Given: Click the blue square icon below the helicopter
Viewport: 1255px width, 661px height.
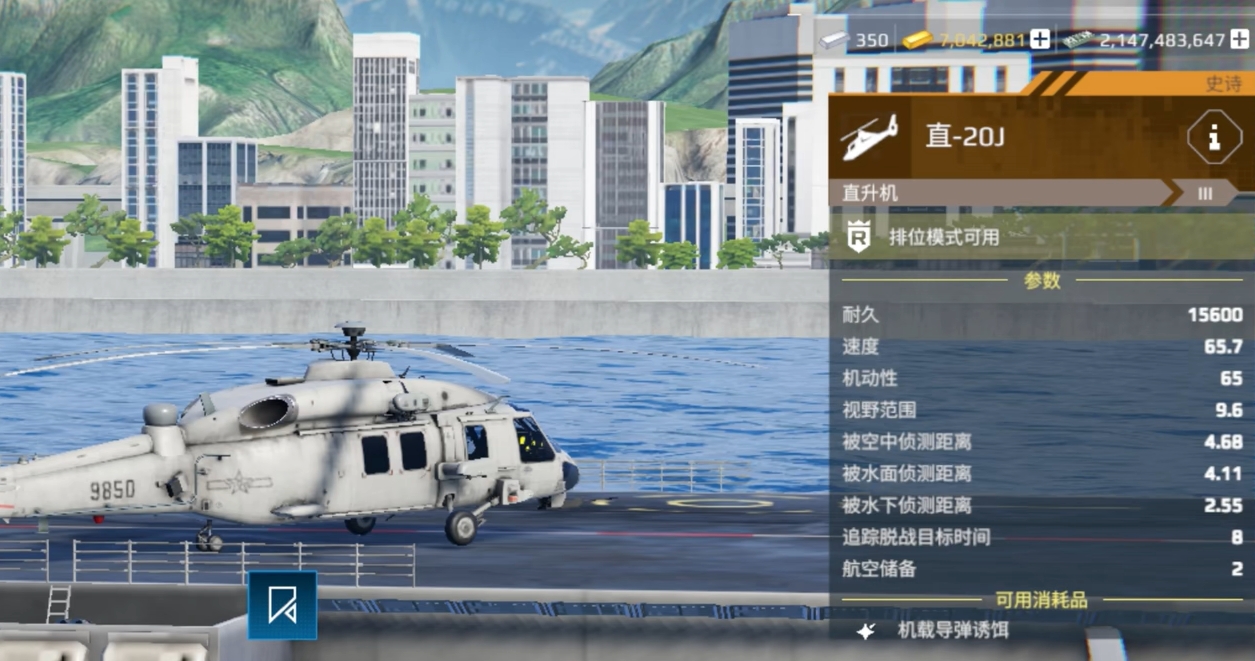Looking at the screenshot, I should 282,605.
